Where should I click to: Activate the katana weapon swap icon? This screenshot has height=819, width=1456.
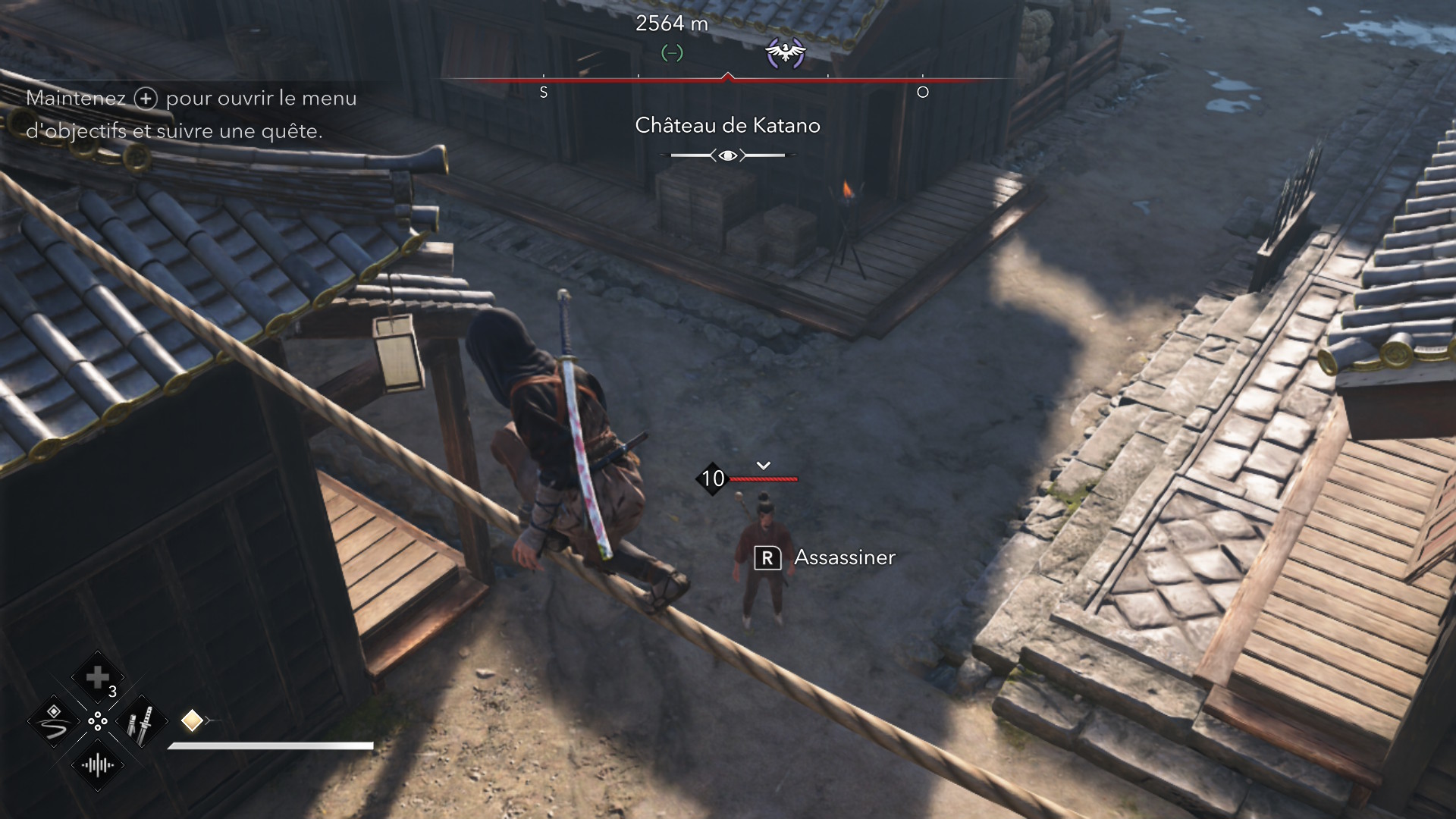point(141,721)
